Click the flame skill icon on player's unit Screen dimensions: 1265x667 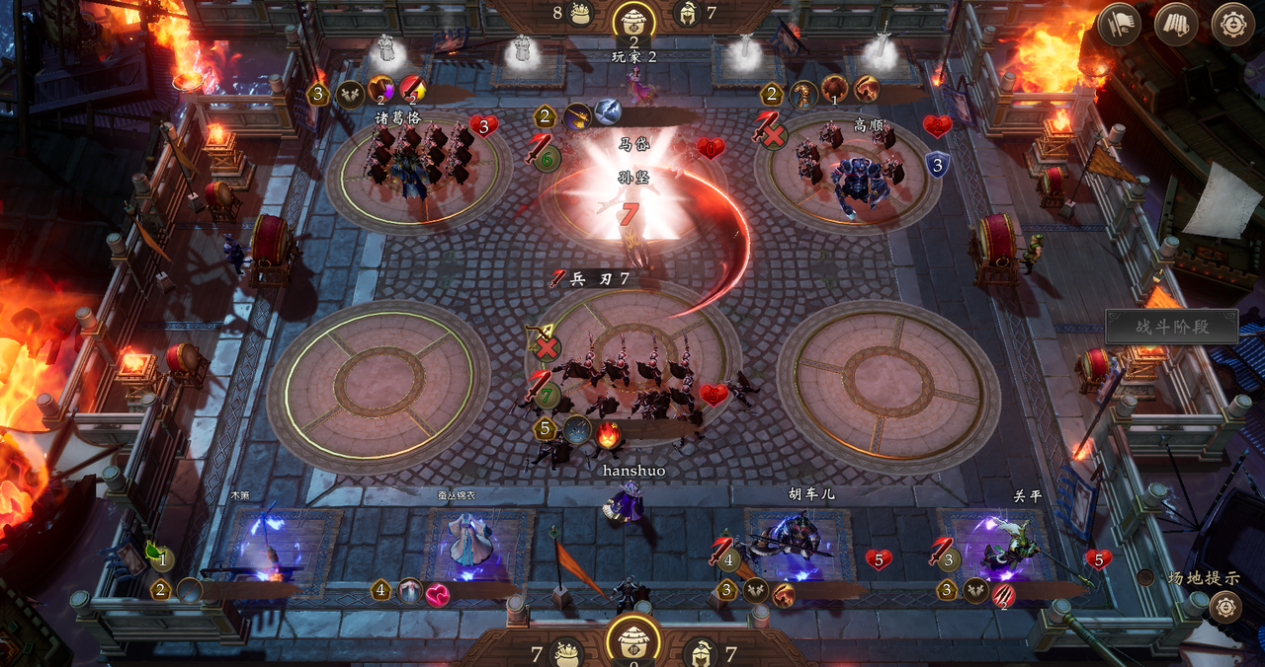(x=608, y=433)
